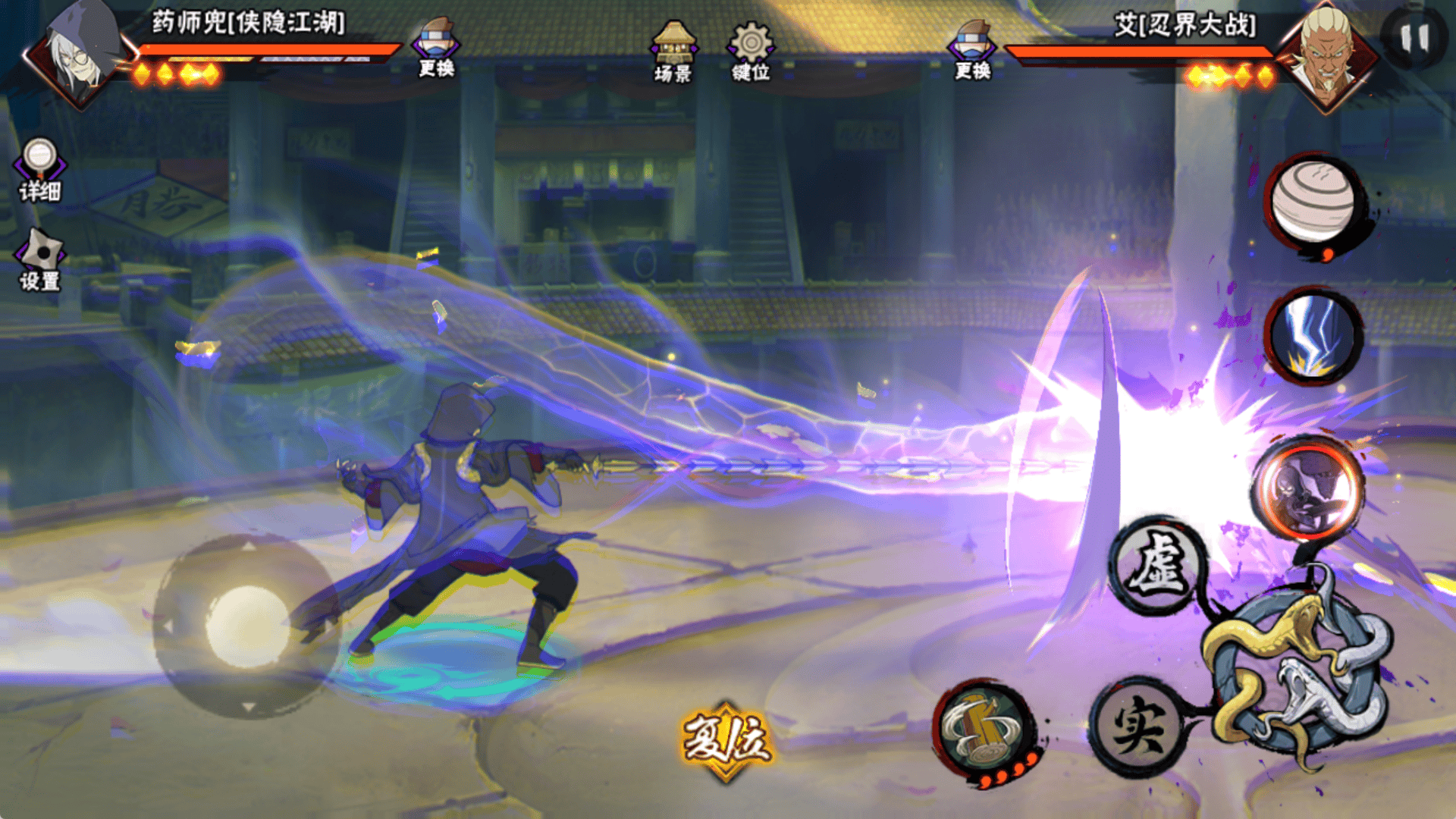The image size is (1456, 819).
Task: Open the 场景 scene selector
Action: (673, 52)
